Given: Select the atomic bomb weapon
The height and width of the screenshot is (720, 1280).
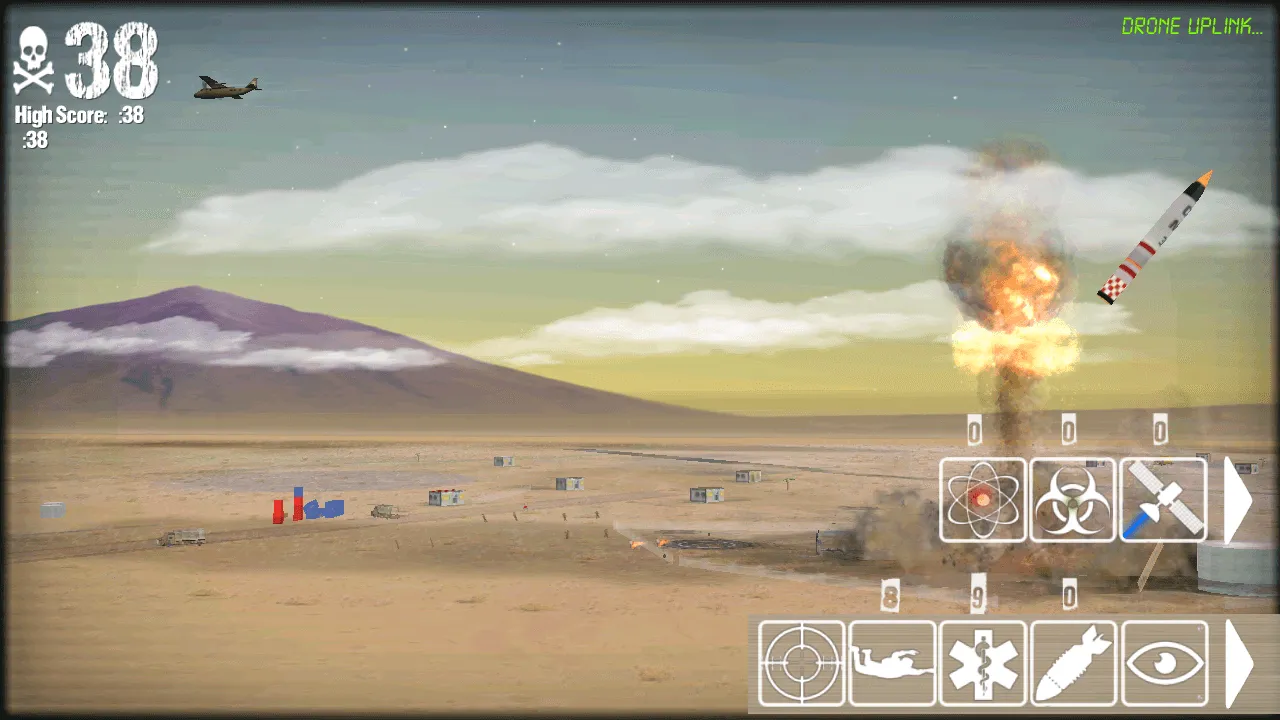Looking at the screenshot, I should (x=982, y=501).
